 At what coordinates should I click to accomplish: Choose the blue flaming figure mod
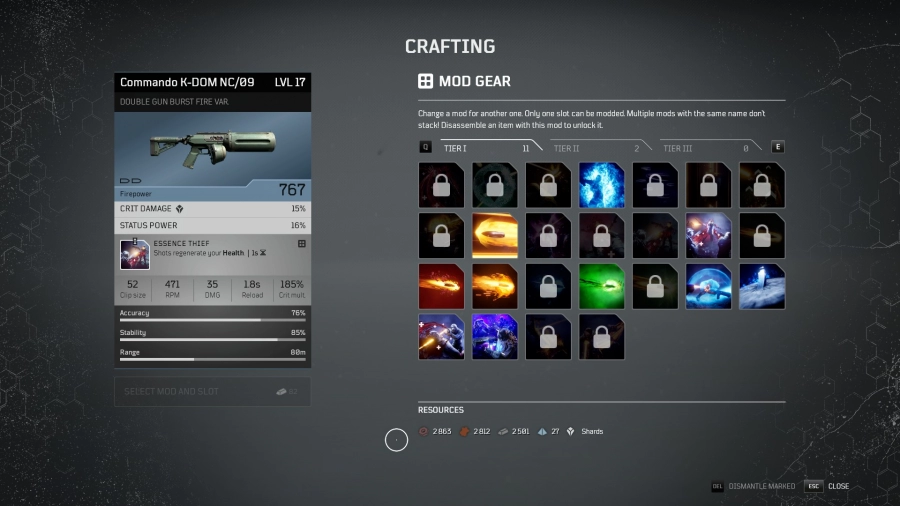pyautogui.click(x=601, y=185)
